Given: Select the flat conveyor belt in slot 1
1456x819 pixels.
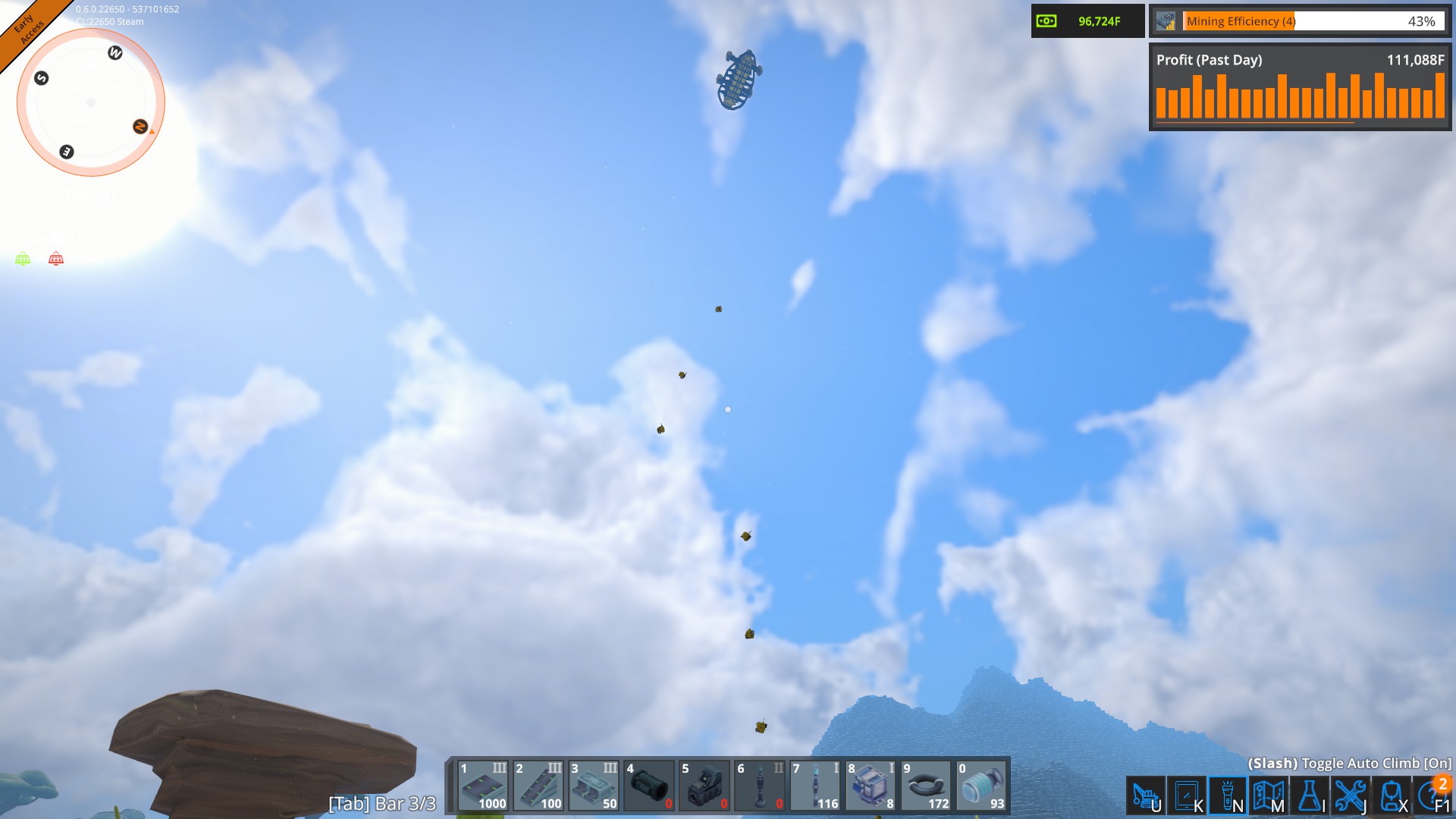Looking at the screenshot, I should 483,786.
